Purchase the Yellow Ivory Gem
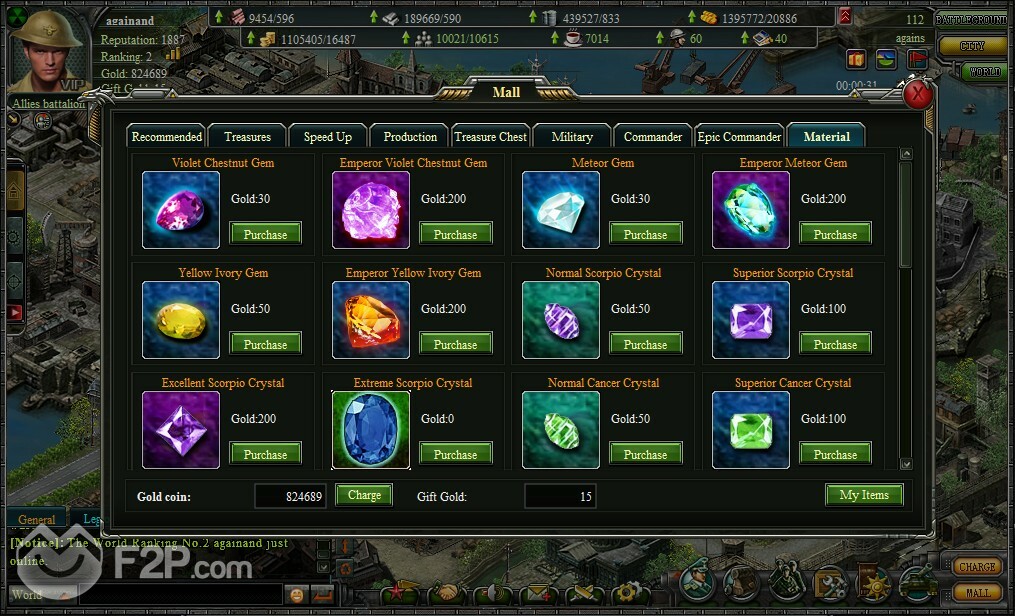The image size is (1015, 616). point(265,345)
